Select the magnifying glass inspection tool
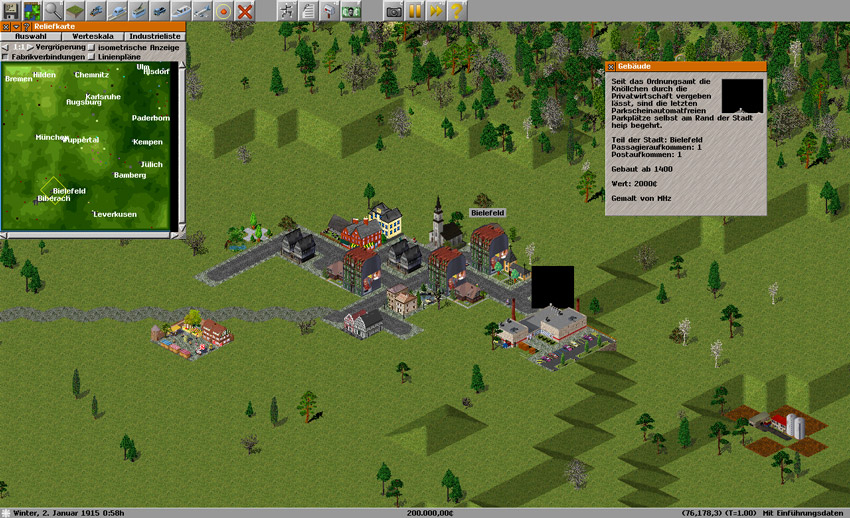Viewport: 850px width, 518px height. point(53,10)
